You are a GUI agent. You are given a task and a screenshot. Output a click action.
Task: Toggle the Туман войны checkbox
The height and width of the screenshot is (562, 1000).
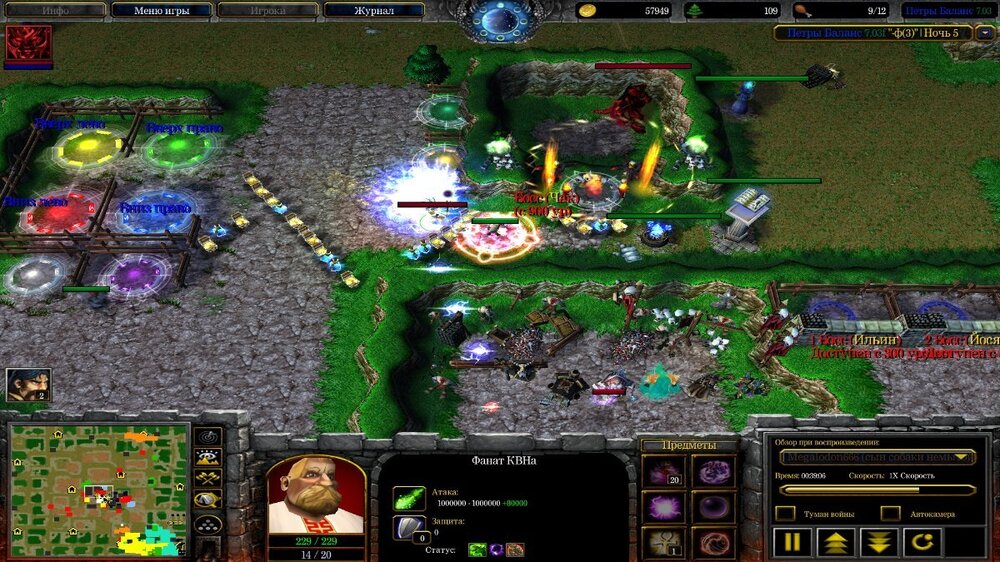click(786, 513)
